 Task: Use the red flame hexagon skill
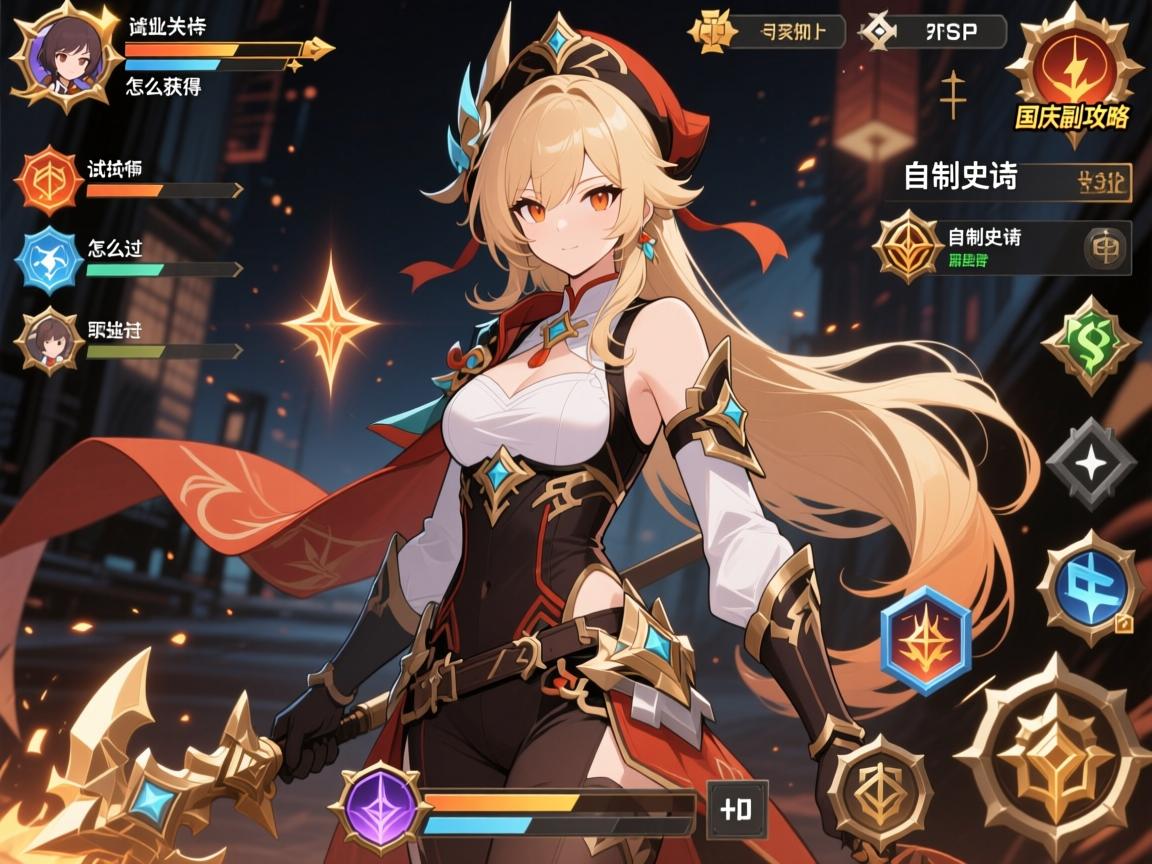point(926,641)
